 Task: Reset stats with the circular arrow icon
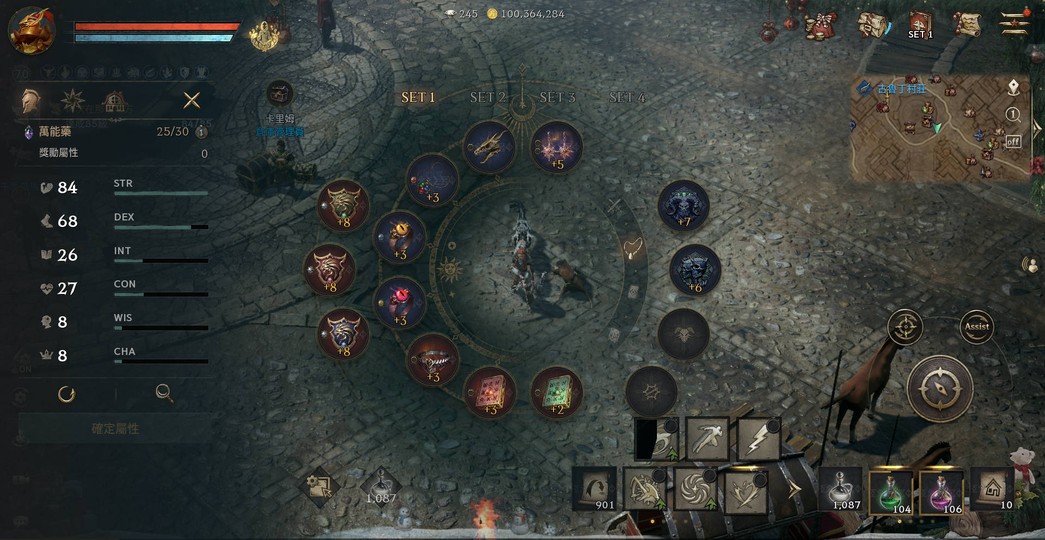[67, 394]
